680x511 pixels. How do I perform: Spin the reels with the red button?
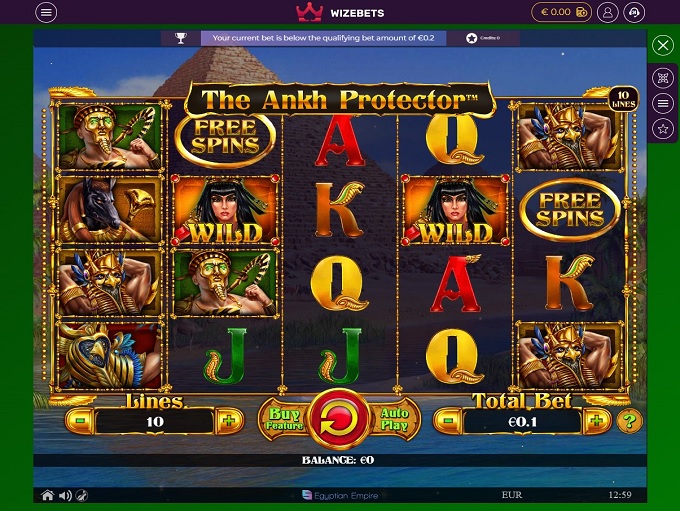pos(340,419)
